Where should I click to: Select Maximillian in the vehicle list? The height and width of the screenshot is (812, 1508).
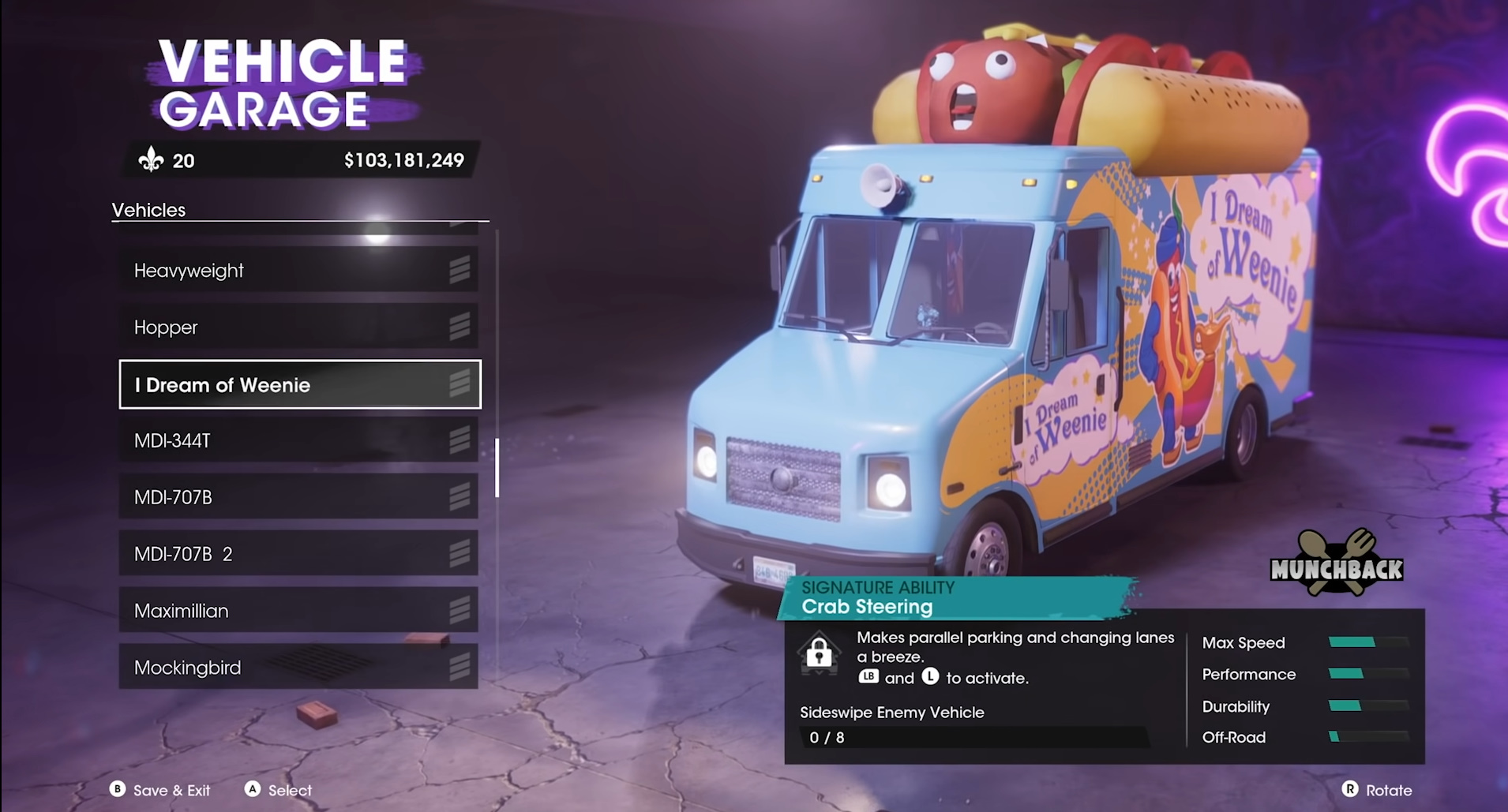298,611
